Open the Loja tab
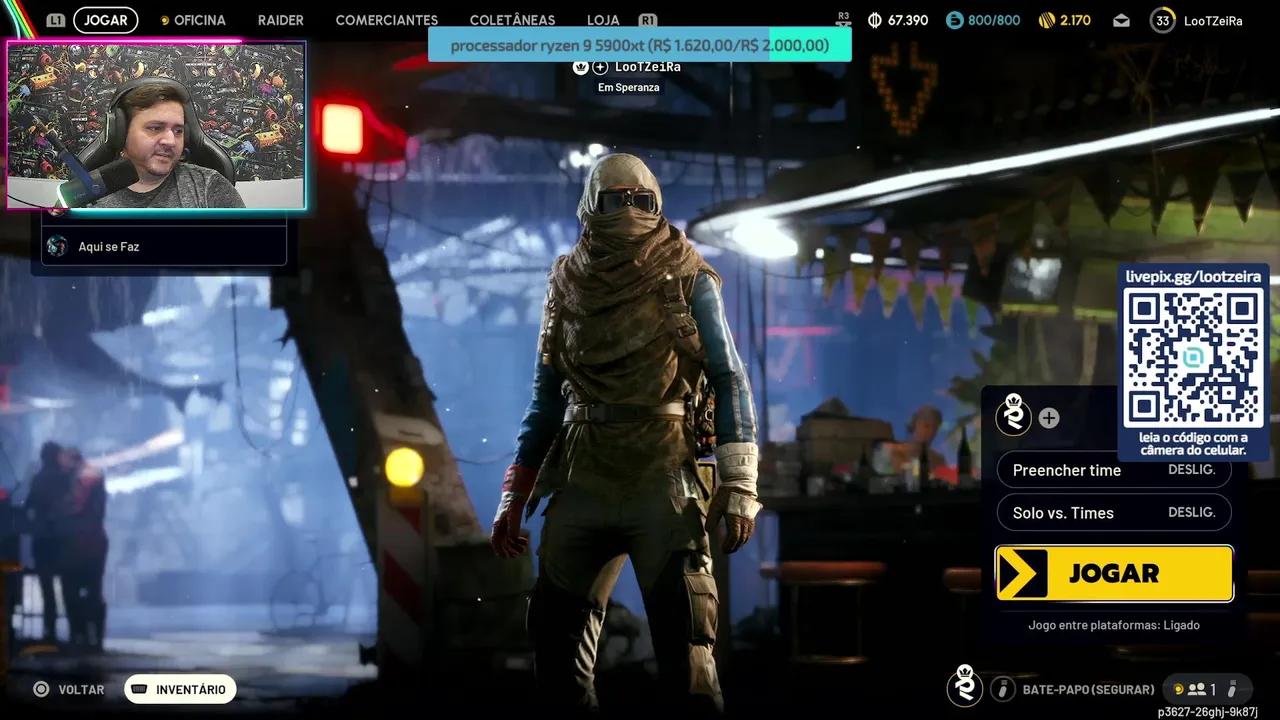This screenshot has width=1280, height=720. coord(603,20)
